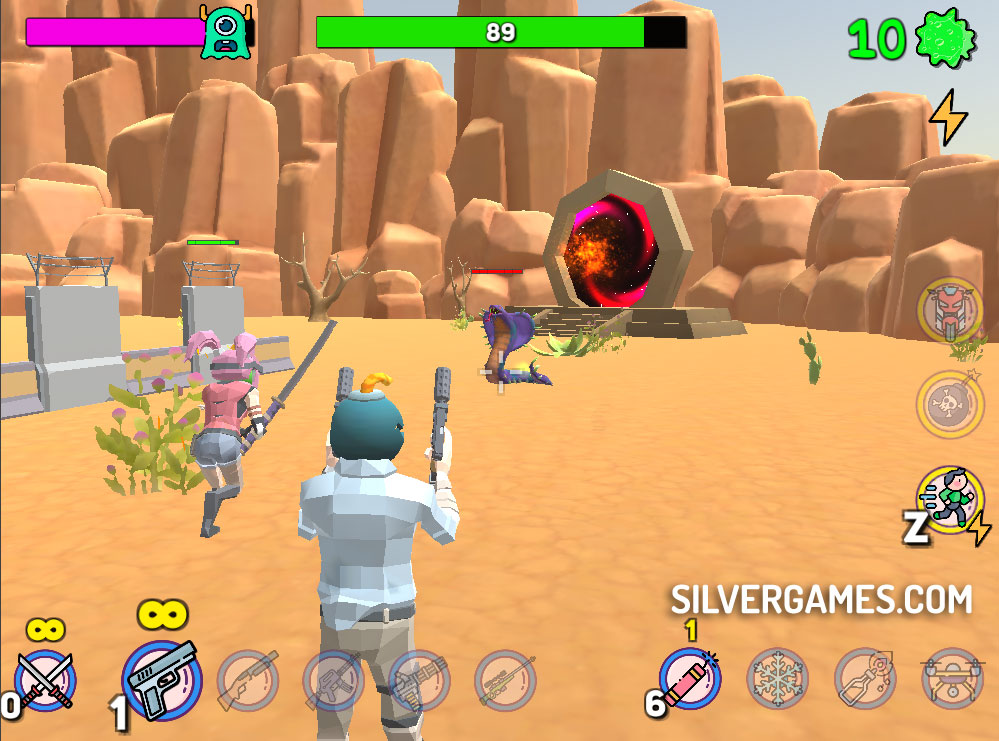Activate the snowflake freeze item

pos(778,680)
